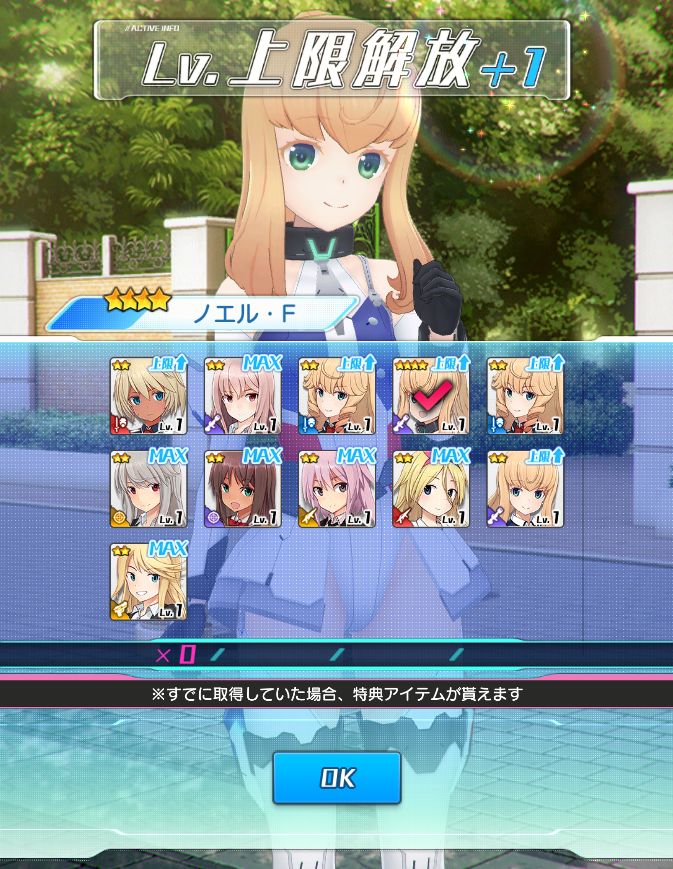Select the long pale-pink-haired red-eyed girl card
673x869 pixels.
(x=243, y=396)
